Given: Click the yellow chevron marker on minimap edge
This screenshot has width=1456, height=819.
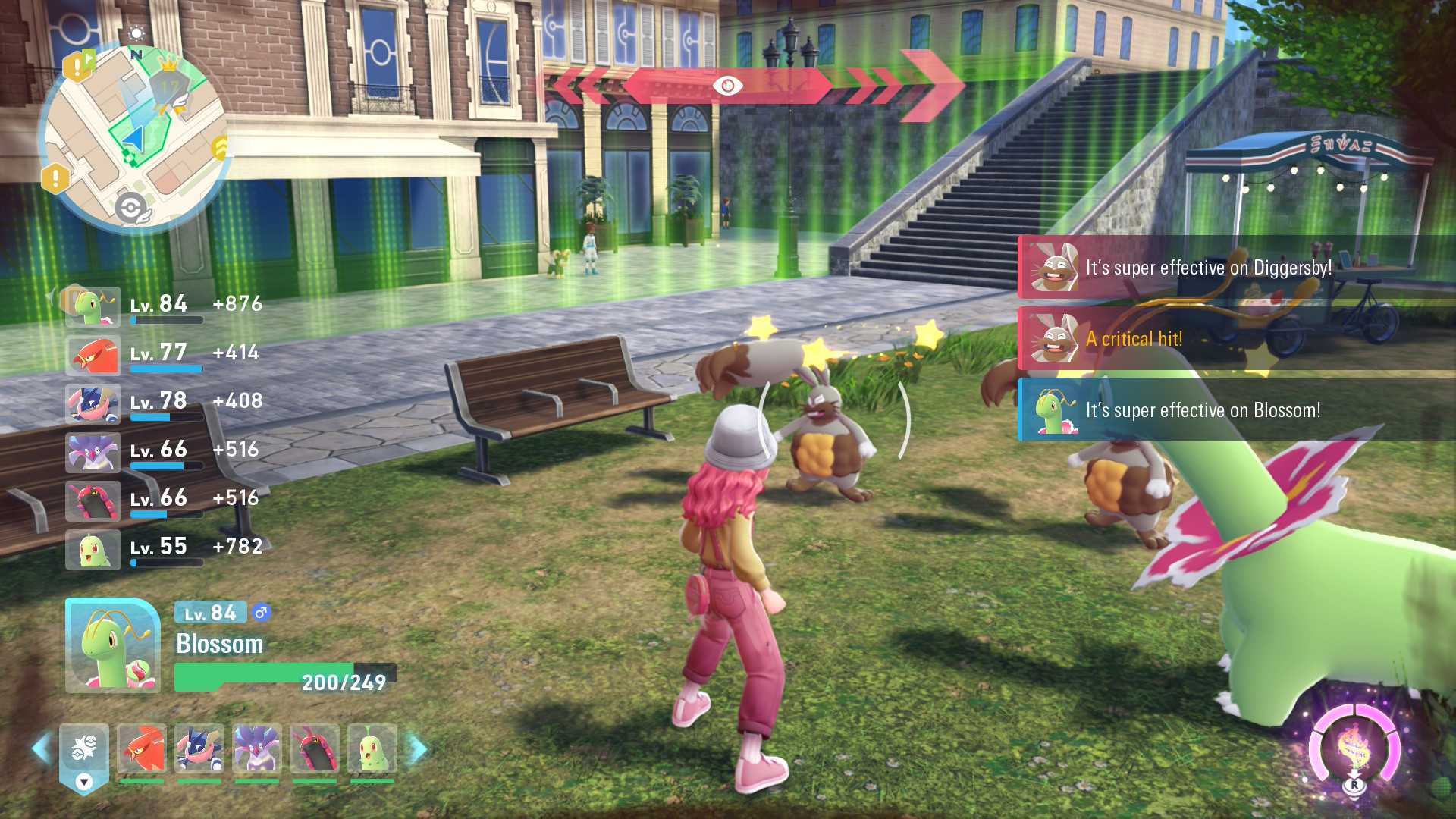Looking at the screenshot, I should point(220,148).
